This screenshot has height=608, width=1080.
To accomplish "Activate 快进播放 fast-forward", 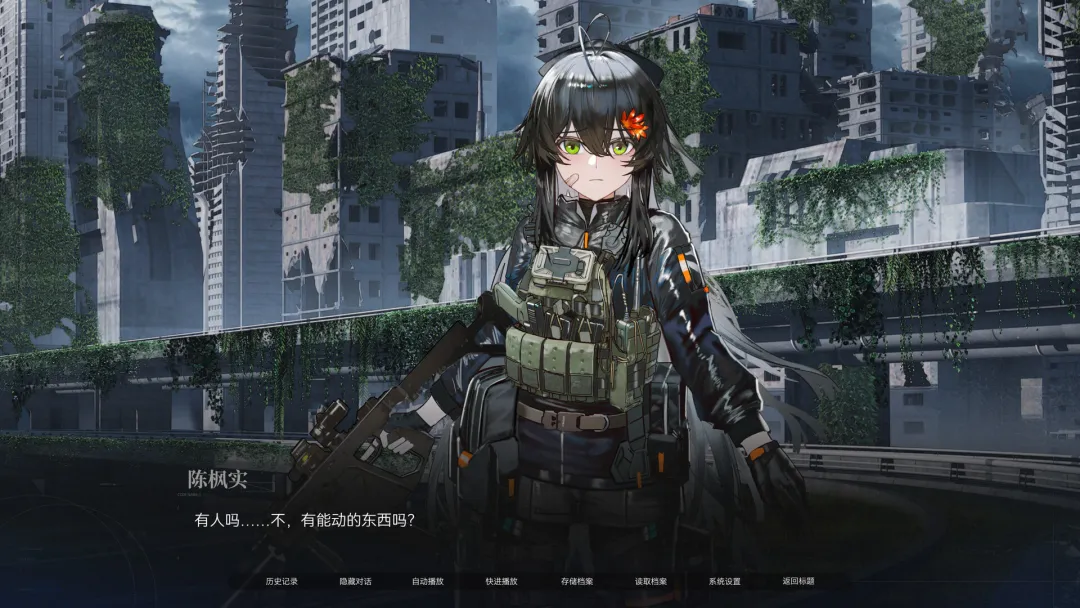I will coord(502,581).
